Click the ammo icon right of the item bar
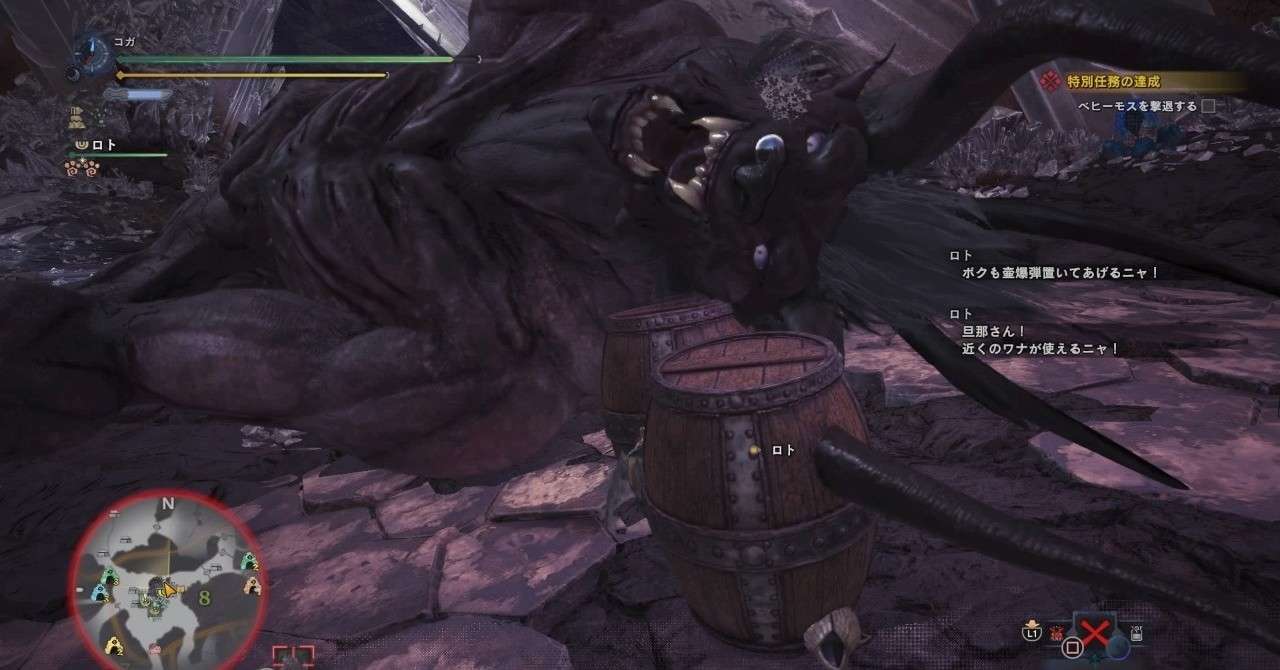The width and height of the screenshot is (1280, 670). [1137, 632]
